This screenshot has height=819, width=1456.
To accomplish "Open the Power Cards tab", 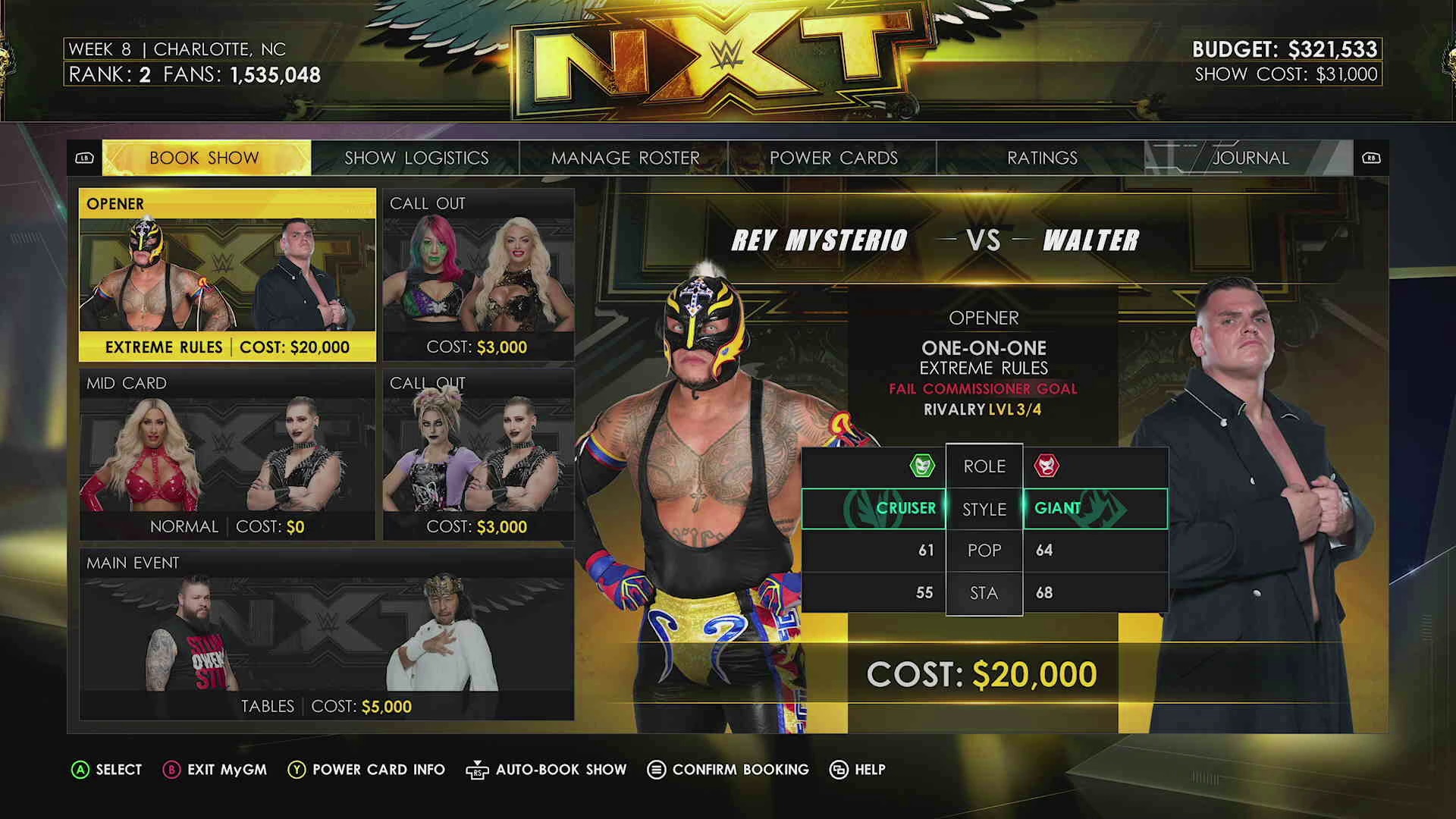I will [833, 158].
